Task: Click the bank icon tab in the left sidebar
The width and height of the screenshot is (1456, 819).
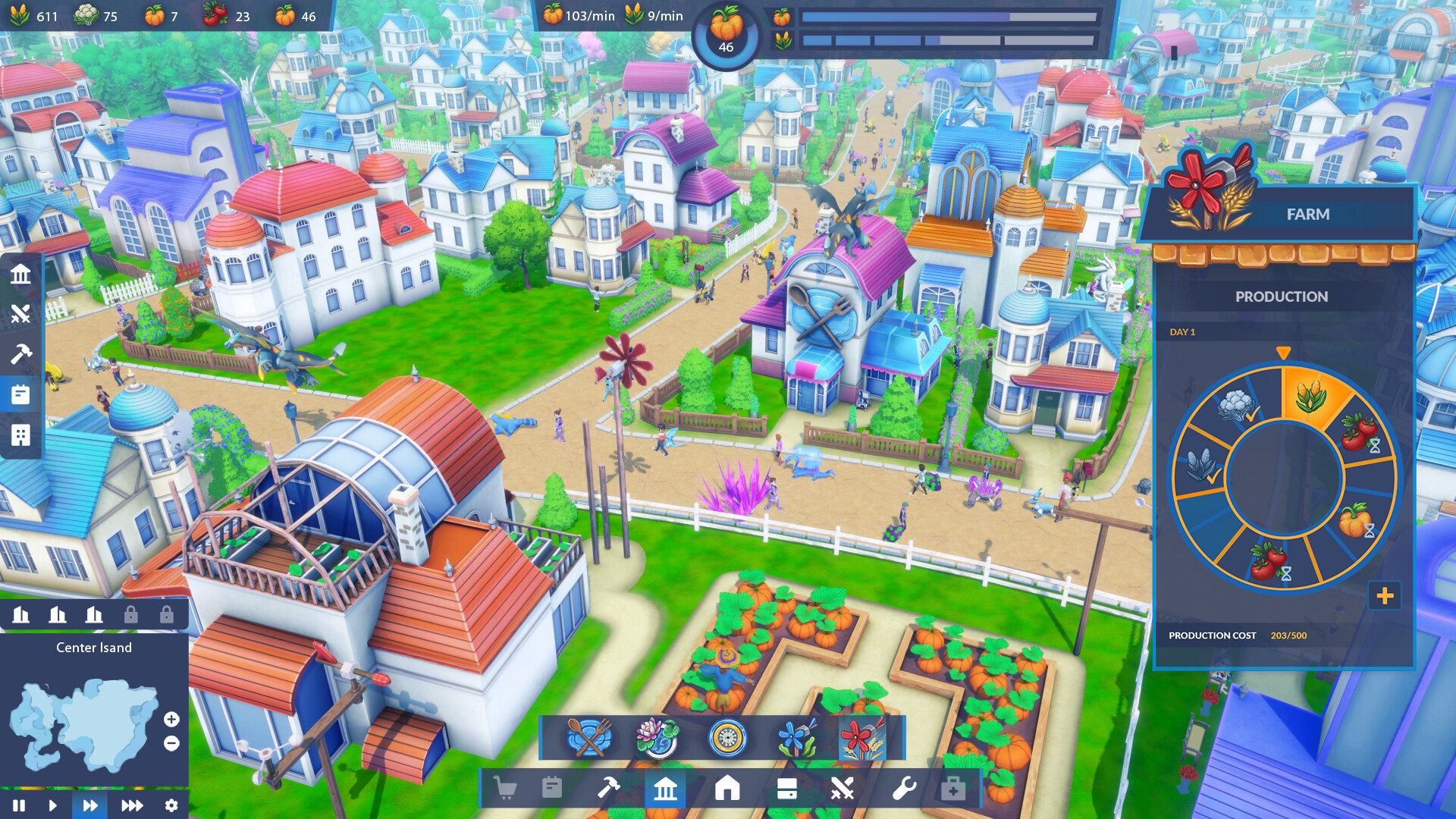Action: pyautogui.click(x=20, y=275)
